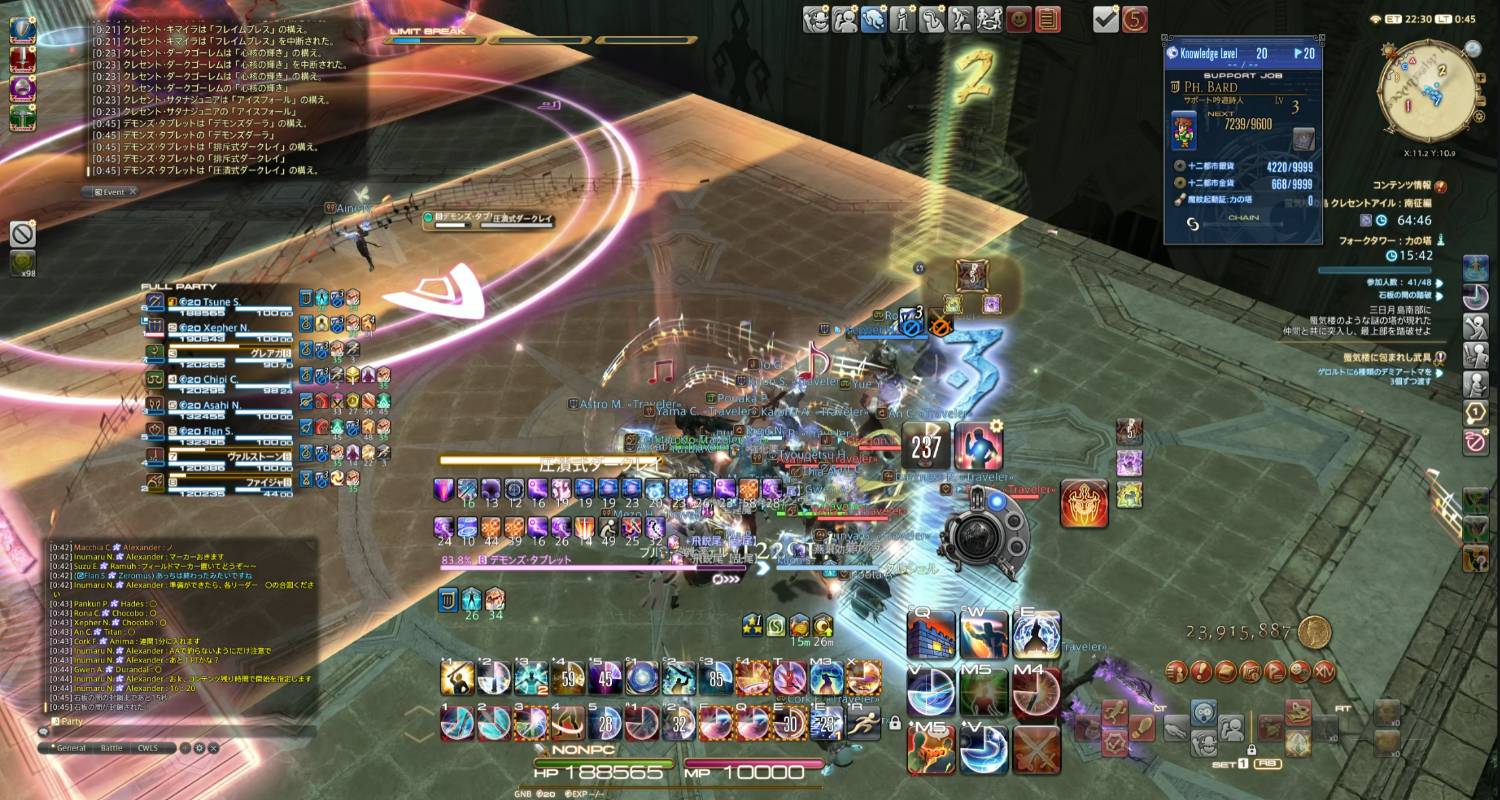
Task: Open the checkmark ready check icon
Action: [x=1105, y=19]
